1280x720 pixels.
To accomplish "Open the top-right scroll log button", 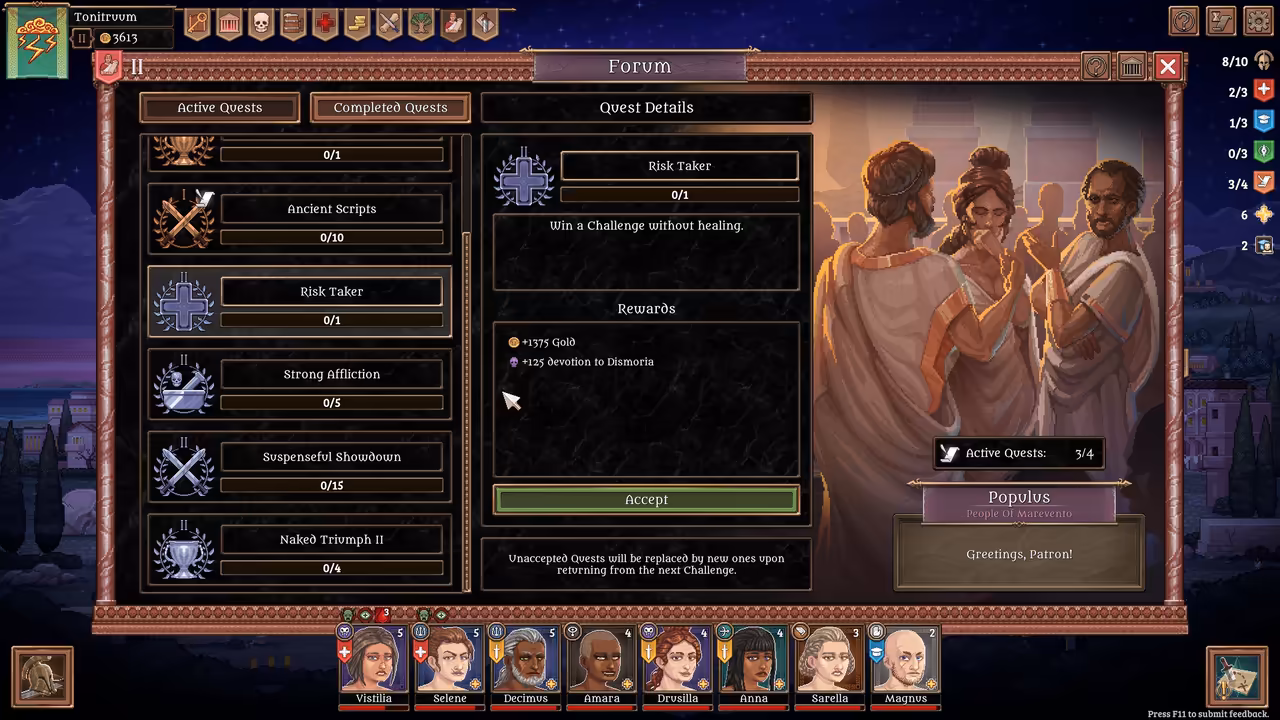I will point(1221,21).
